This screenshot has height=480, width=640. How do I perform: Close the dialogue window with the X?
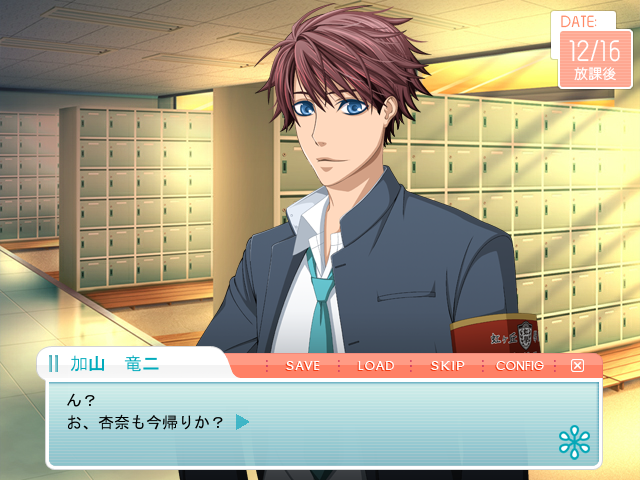[x=577, y=366]
